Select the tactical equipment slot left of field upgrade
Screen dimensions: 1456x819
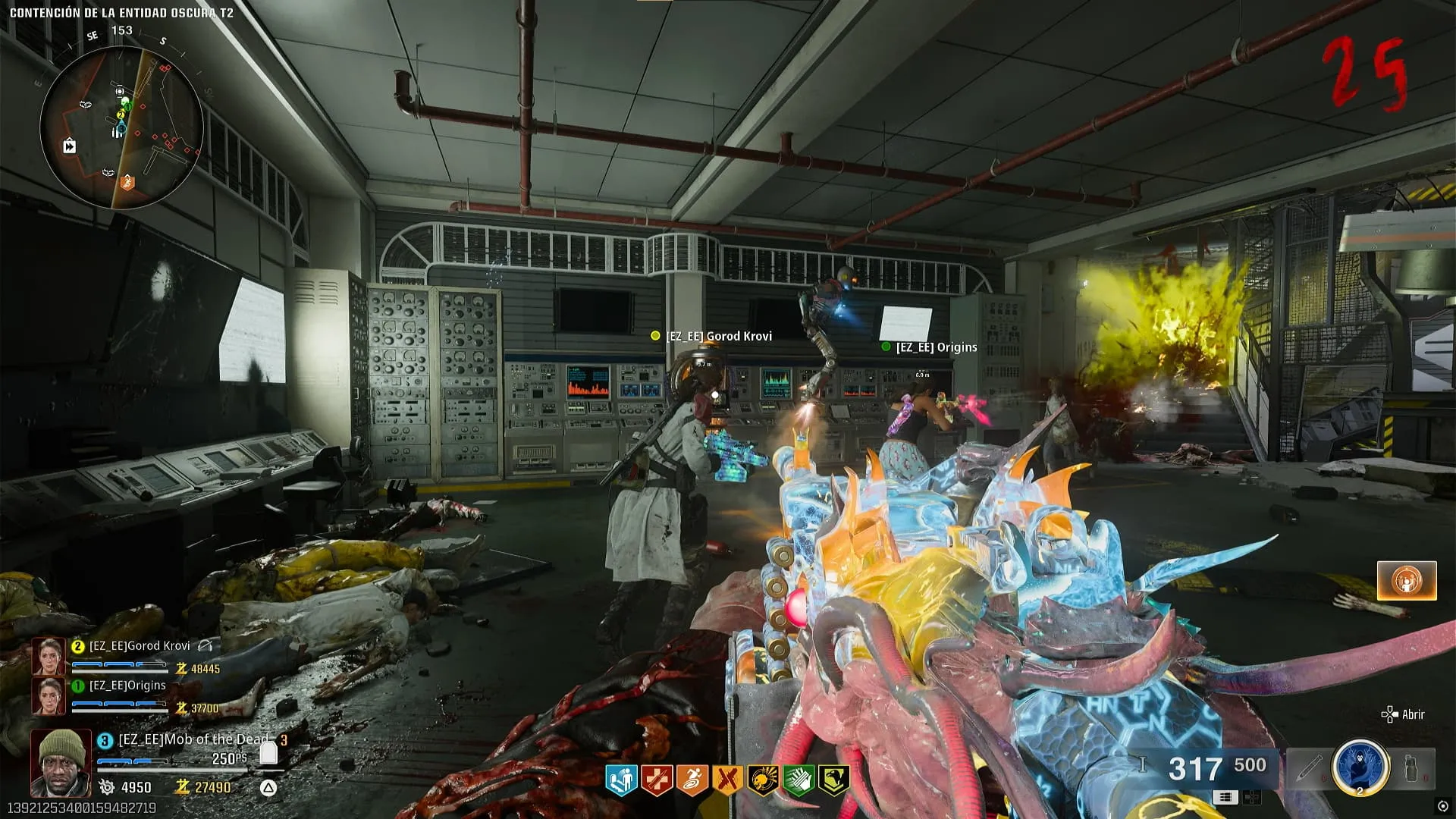pos(1309,768)
